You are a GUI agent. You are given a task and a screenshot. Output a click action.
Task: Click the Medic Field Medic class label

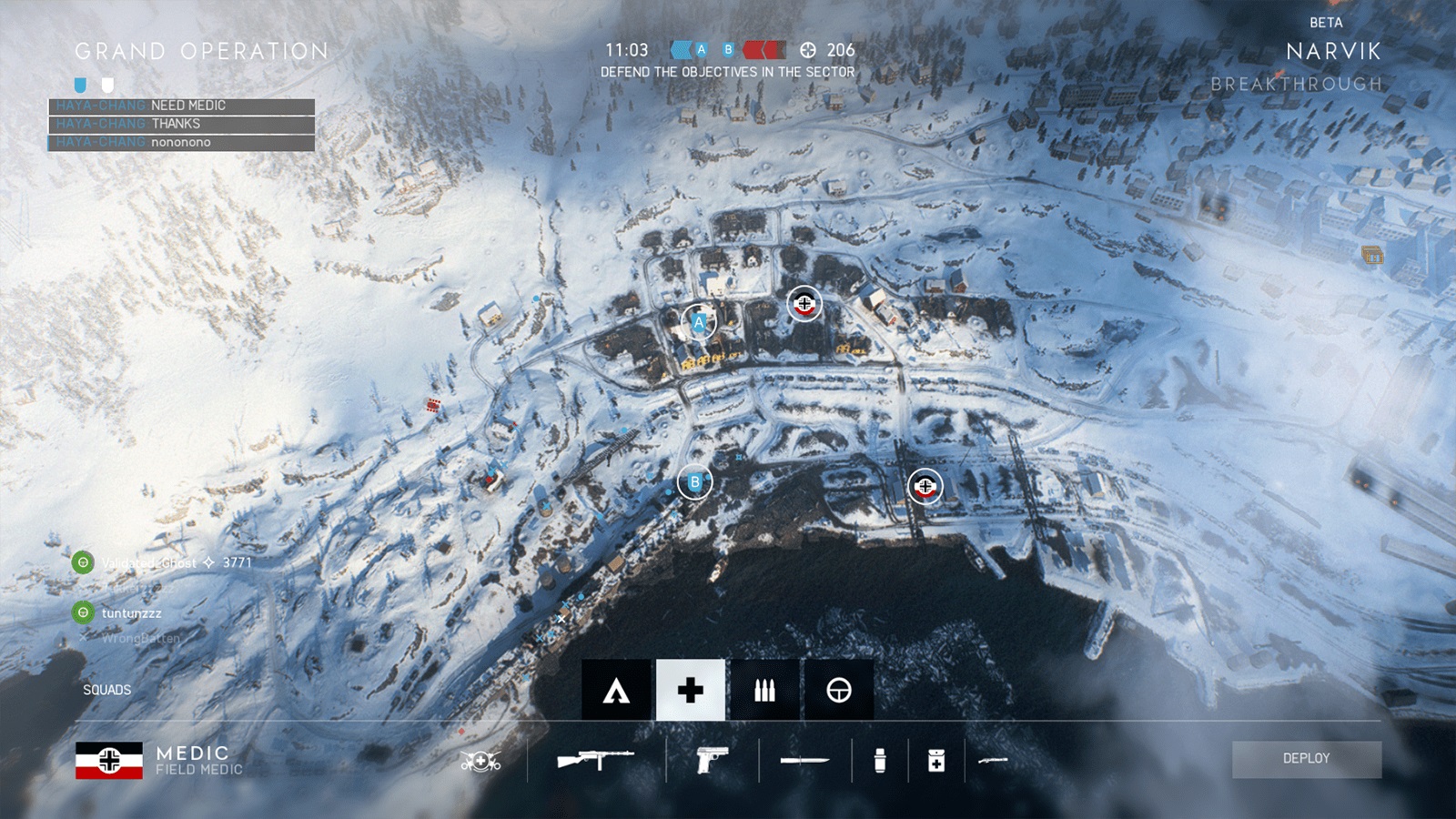(x=198, y=760)
